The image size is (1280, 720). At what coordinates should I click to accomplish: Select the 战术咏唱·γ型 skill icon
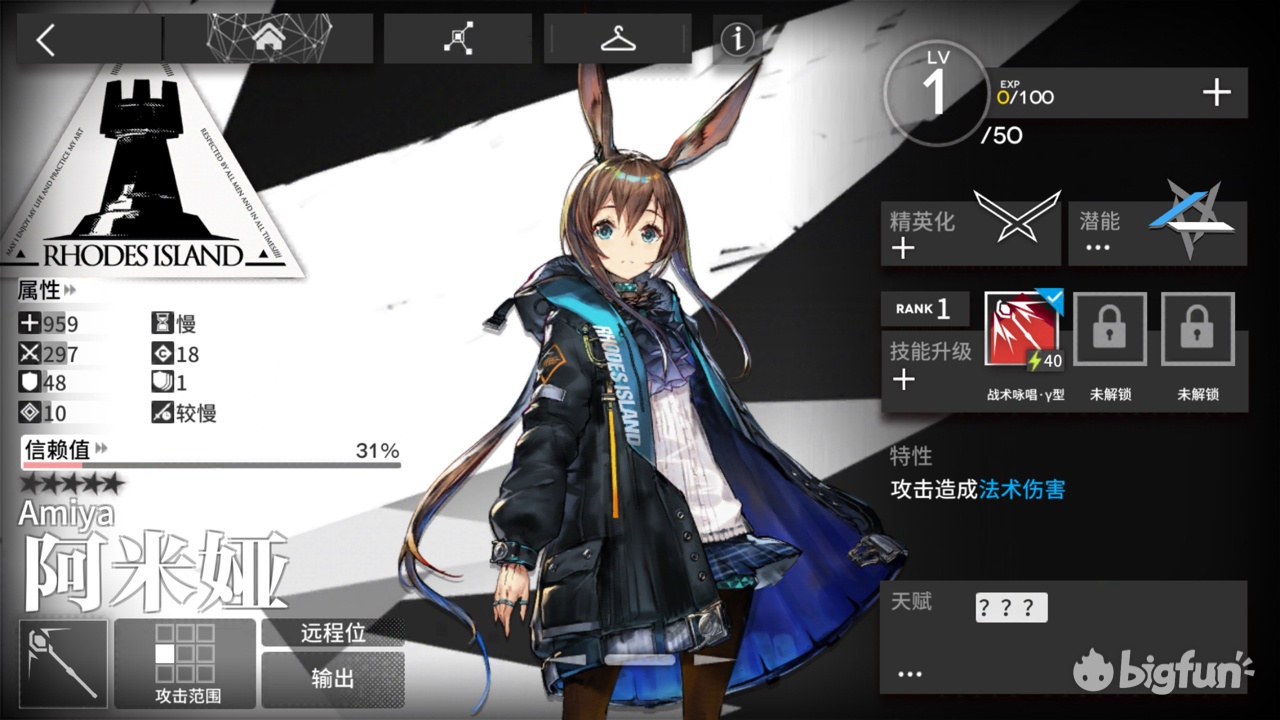click(x=1022, y=330)
